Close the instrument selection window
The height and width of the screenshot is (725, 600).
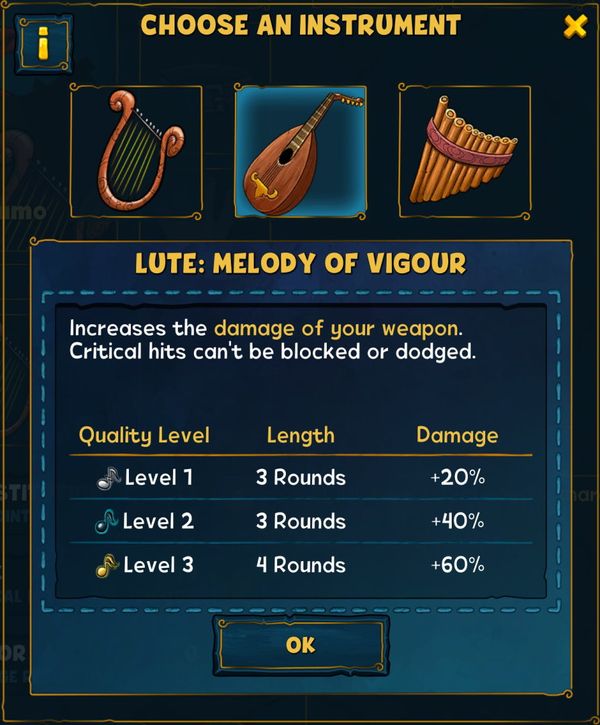coord(574,27)
